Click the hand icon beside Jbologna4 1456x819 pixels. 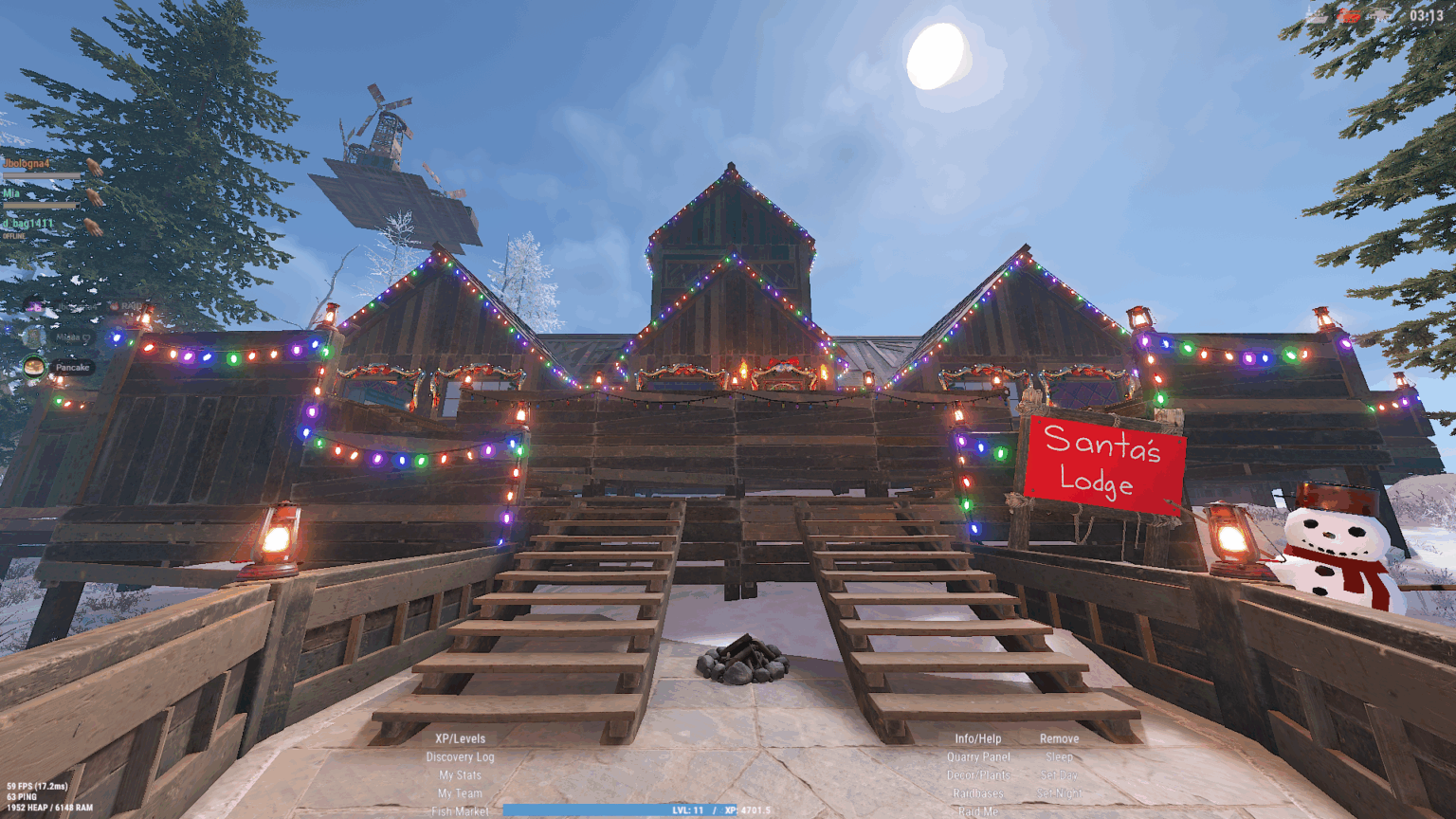point(95,168)
